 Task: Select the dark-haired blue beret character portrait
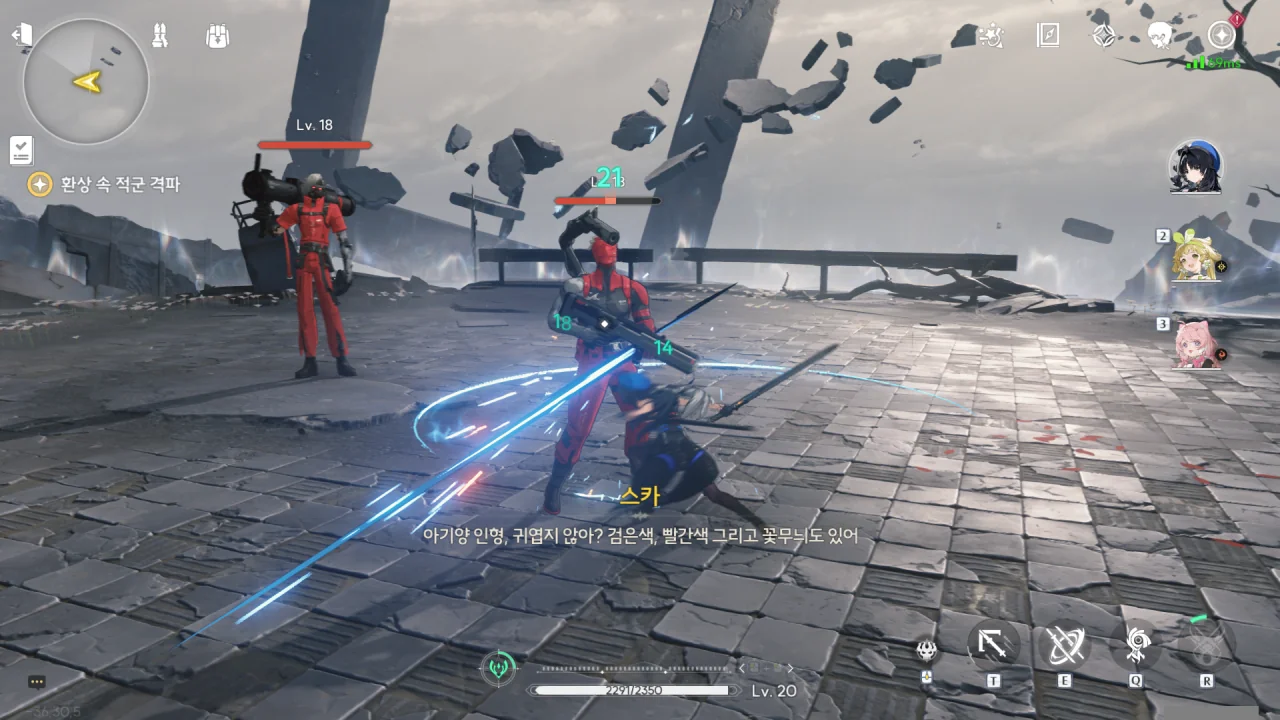1196,167
